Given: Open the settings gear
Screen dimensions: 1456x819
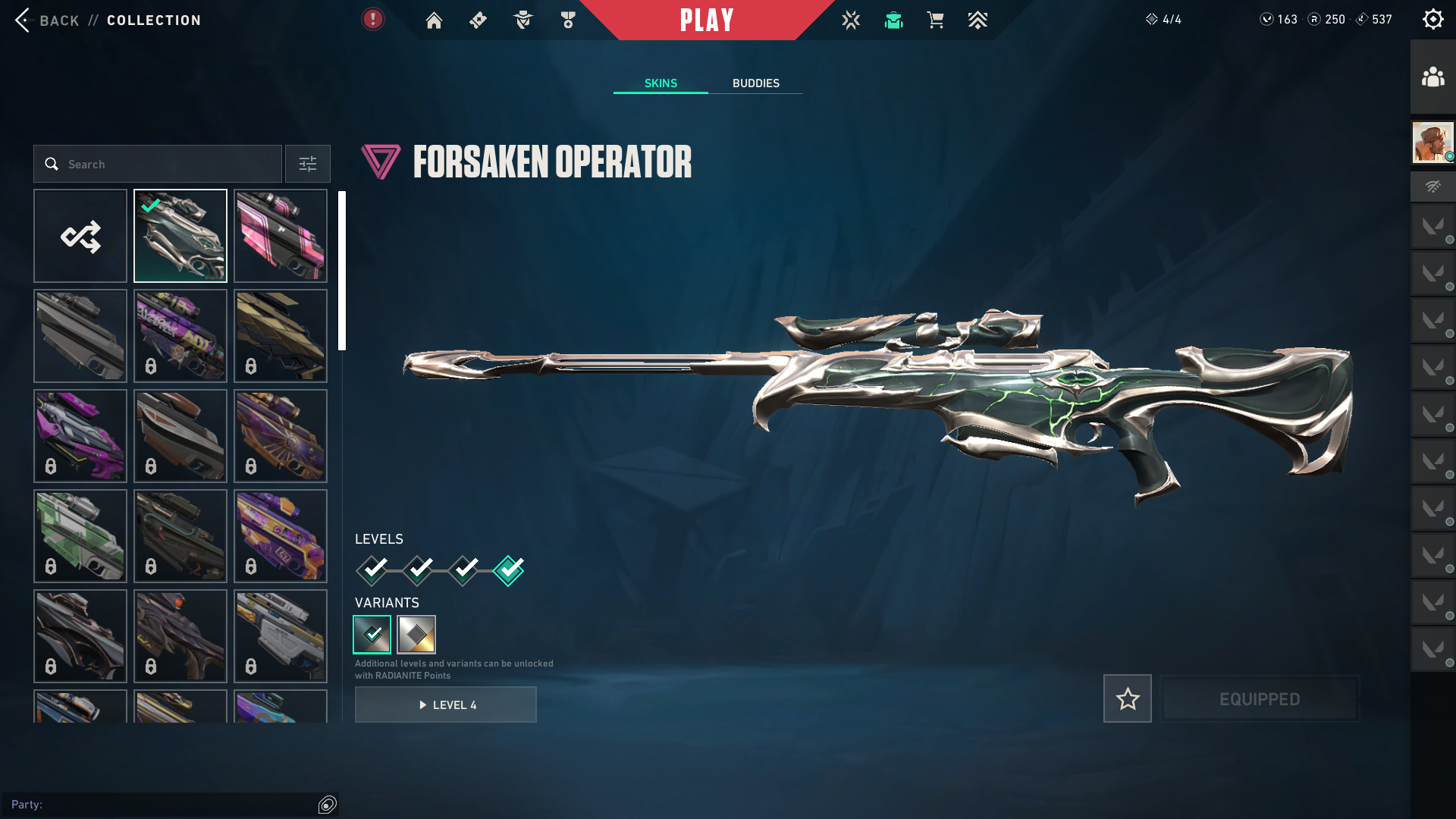Looking at the screenshot, I should click(x=1432, y=20).
